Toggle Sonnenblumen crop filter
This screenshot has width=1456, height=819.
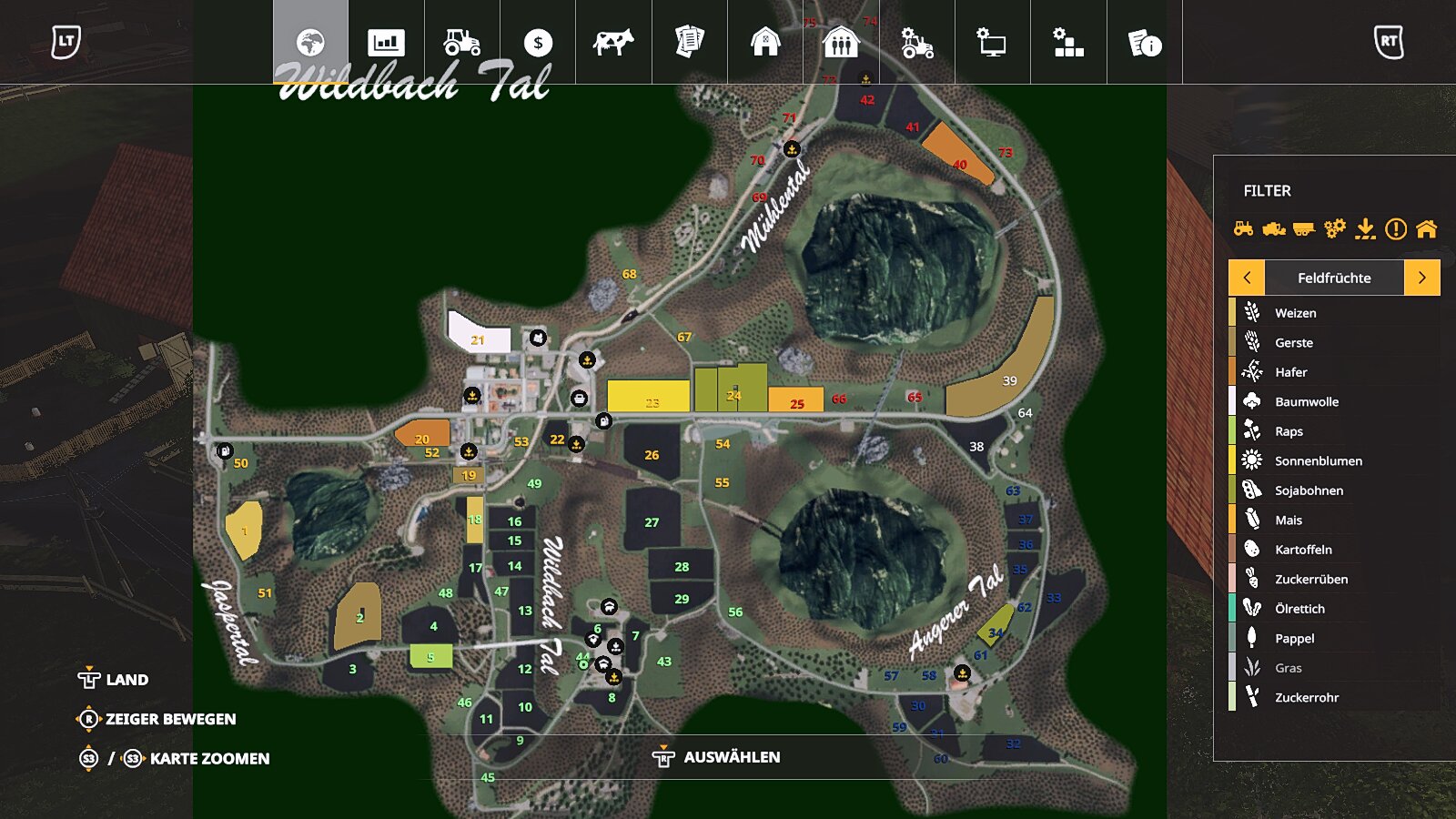tap(1318, 460)
